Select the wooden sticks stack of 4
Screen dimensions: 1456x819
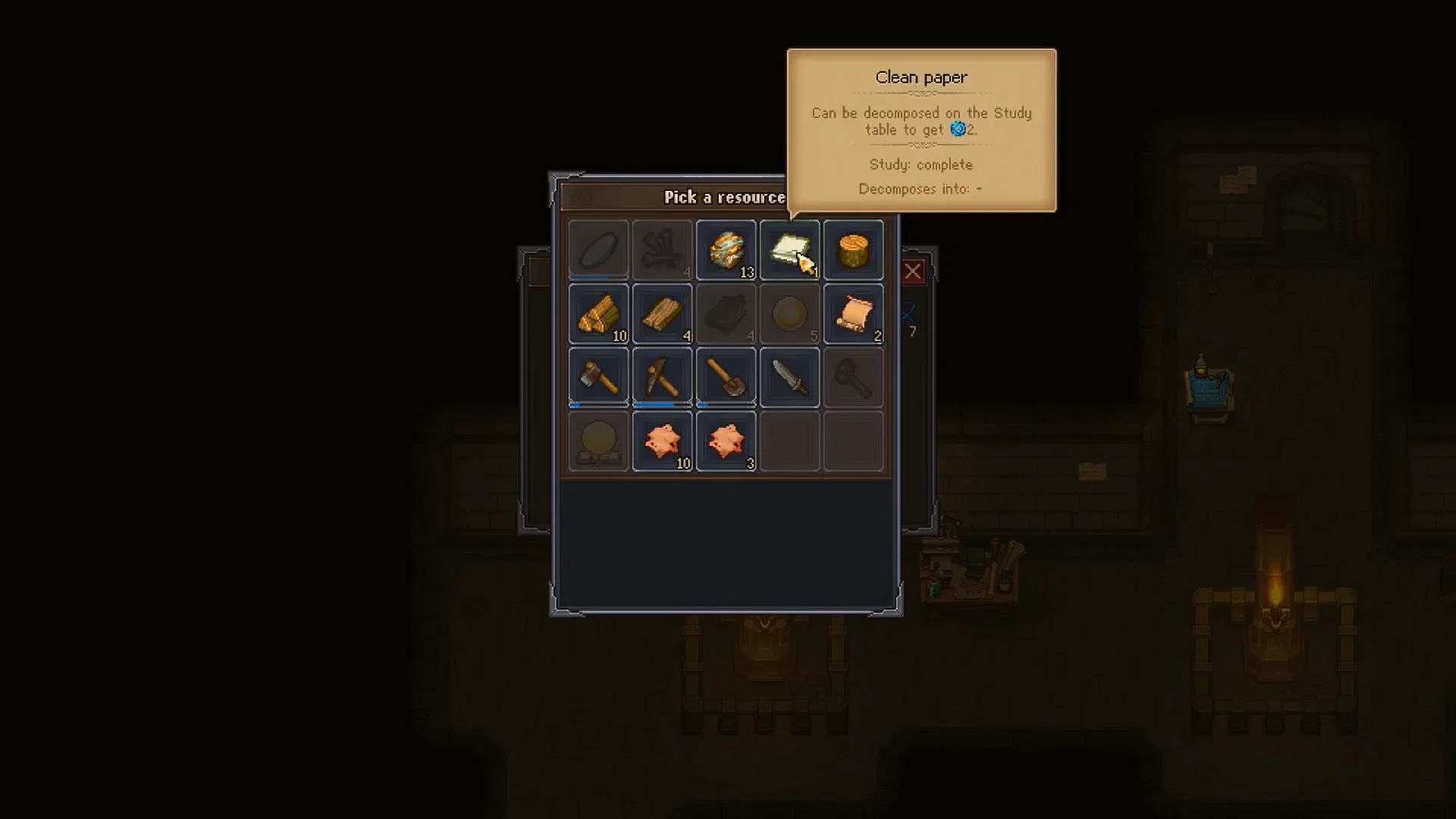[x=661, y=314]
